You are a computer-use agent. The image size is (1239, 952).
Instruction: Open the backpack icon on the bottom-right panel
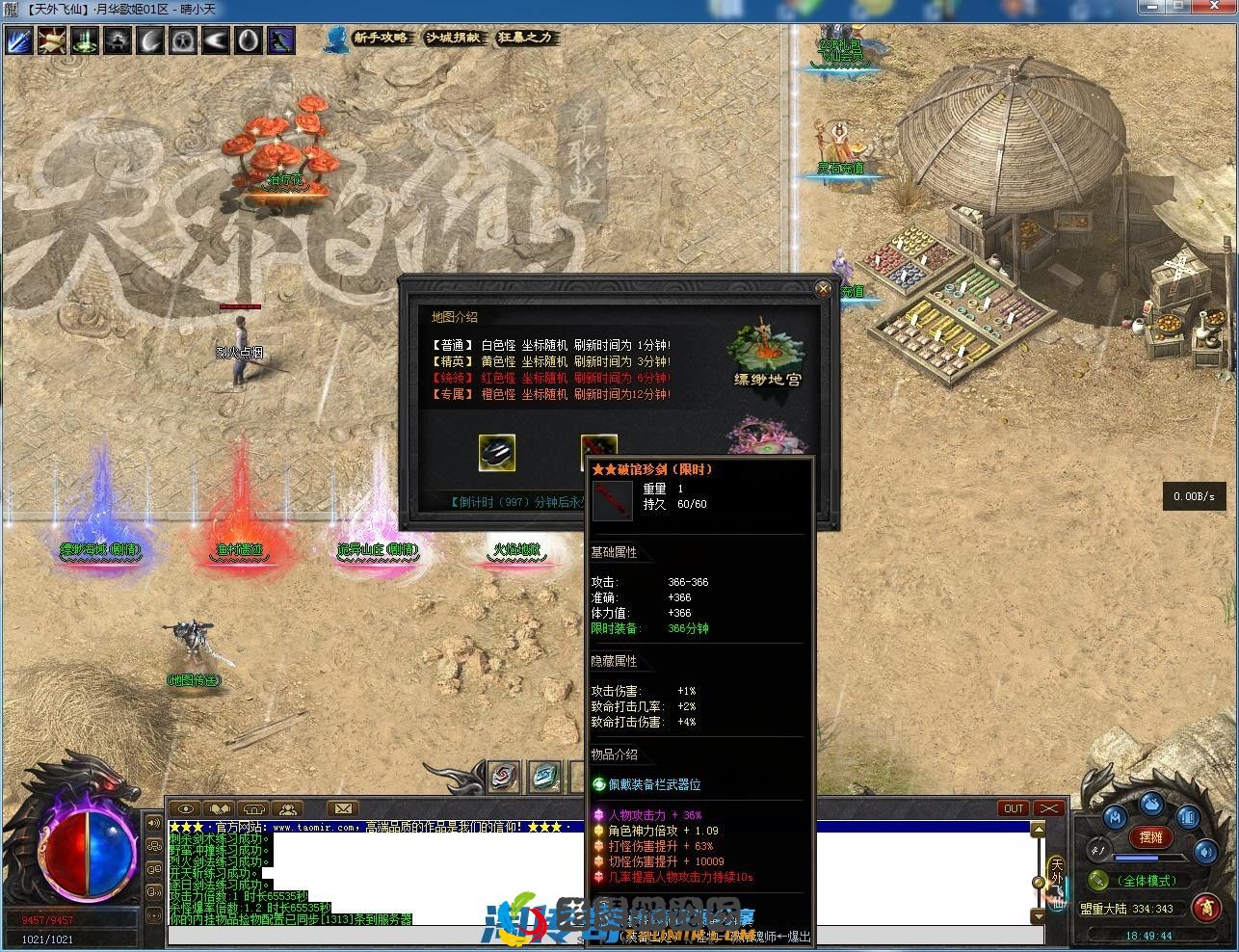(x=1151, y=805)
